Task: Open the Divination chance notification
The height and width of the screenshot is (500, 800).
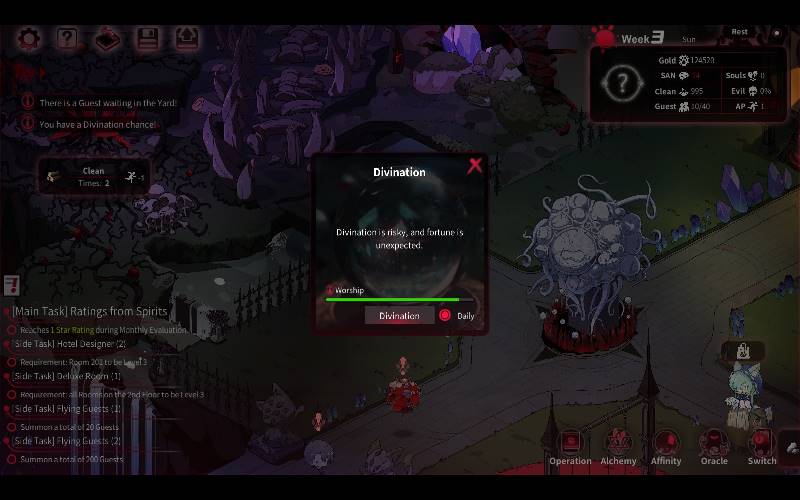Action: (x=97, y=125)
